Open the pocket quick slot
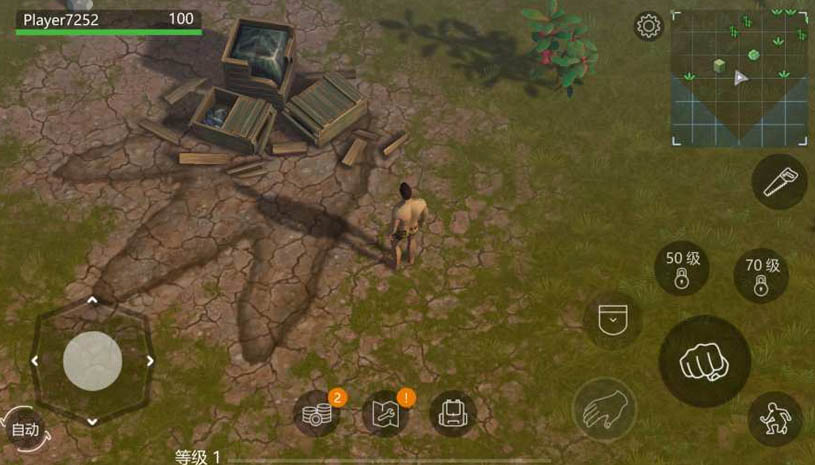The height and width of the screenshot is (465, 815). pyautogui.click(x=612, y=320)
